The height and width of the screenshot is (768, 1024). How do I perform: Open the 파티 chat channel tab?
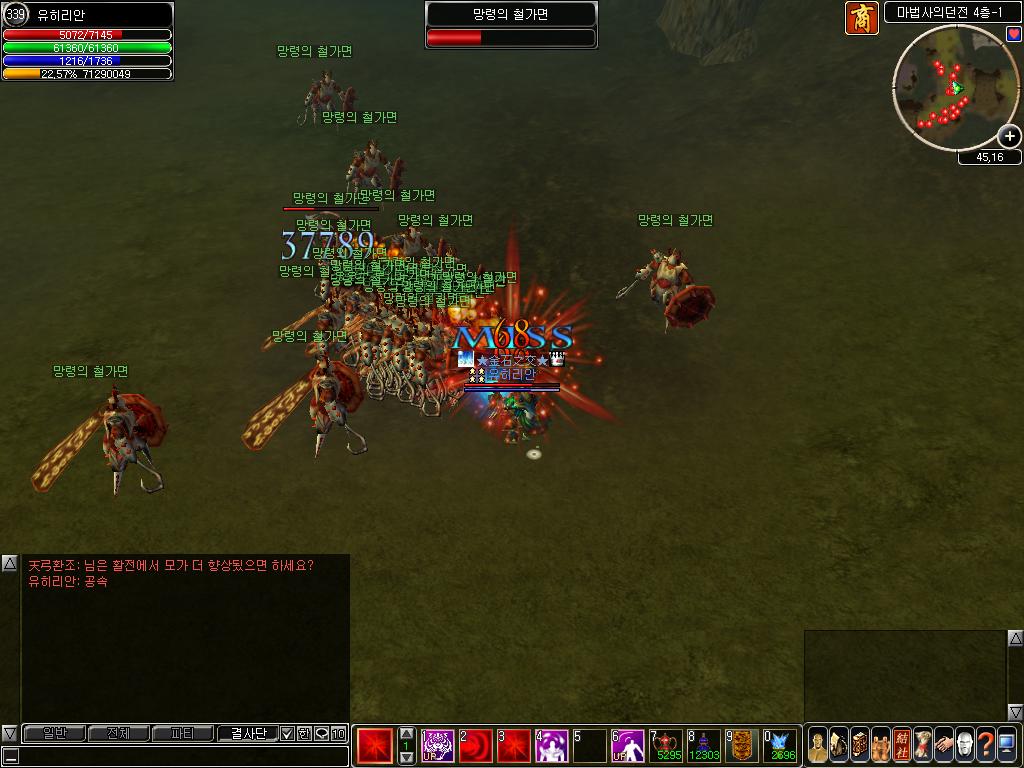182,734
